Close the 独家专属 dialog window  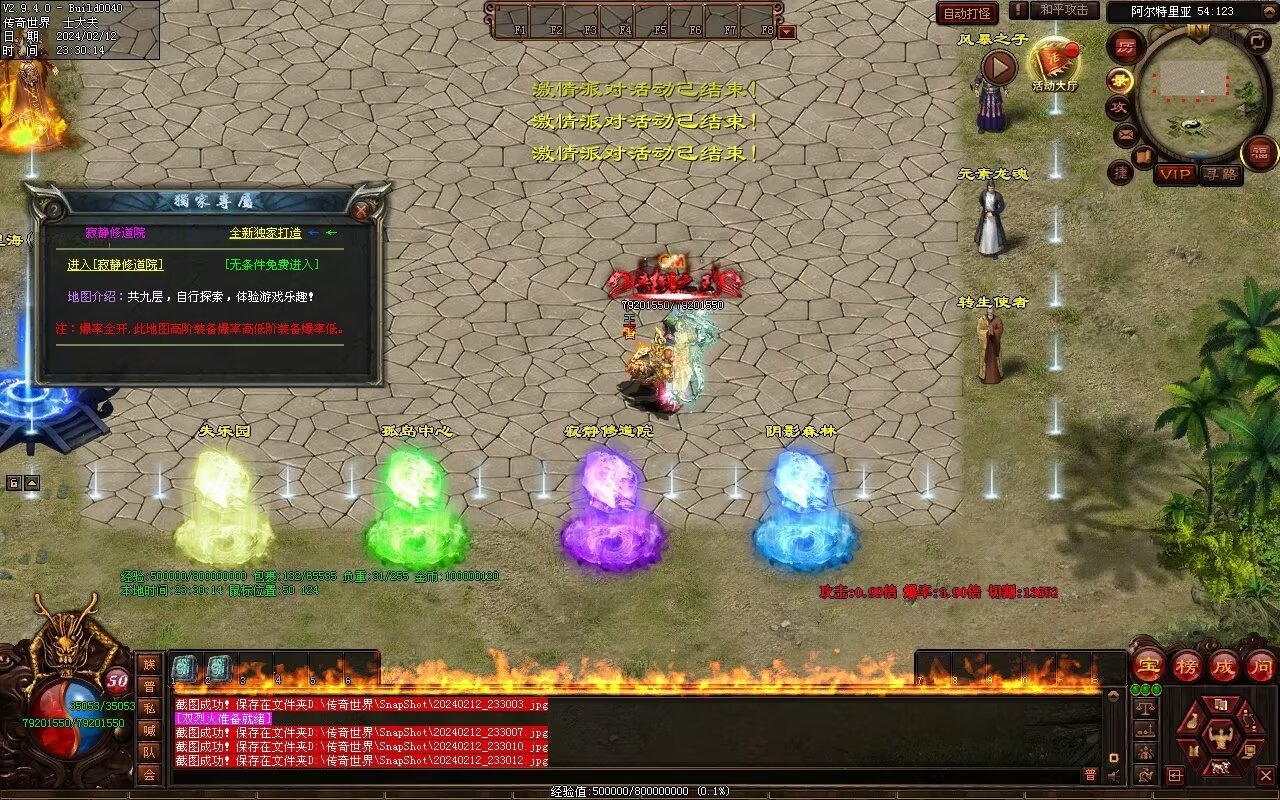click(361, 210)
